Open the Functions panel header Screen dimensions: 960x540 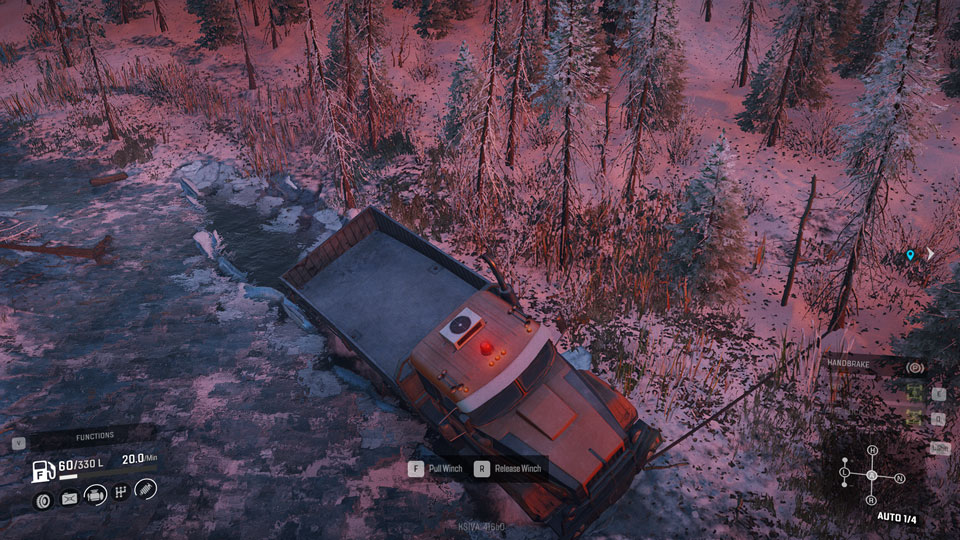(x=94, y=436)
